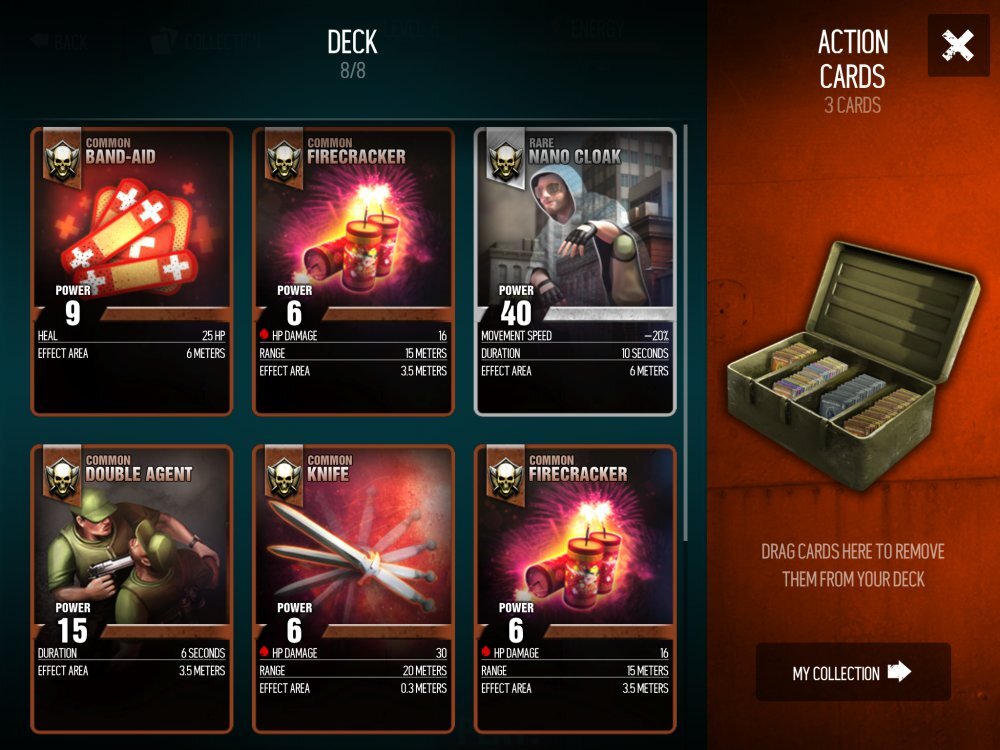Select the Band-Aid card
The height and width of the screenshot is (750, 1000).
pos(132,271)
